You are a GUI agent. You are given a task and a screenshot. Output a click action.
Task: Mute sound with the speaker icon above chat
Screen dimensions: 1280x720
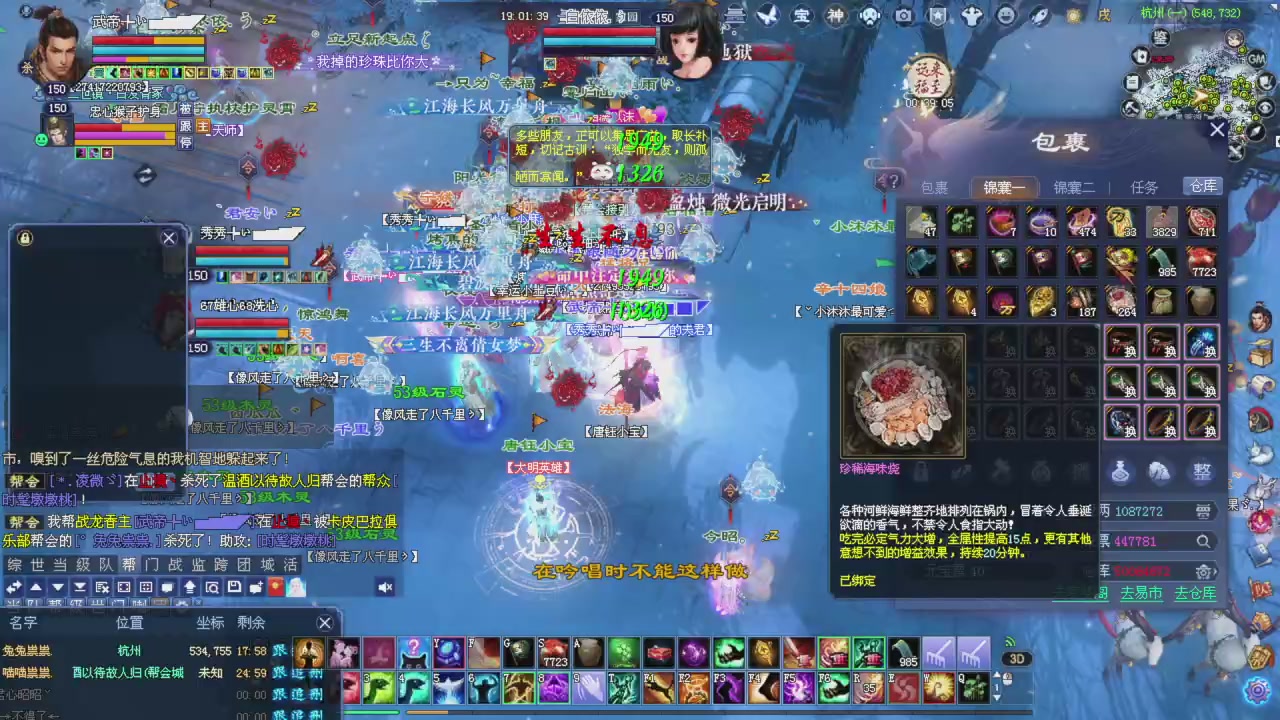[384, 587]
